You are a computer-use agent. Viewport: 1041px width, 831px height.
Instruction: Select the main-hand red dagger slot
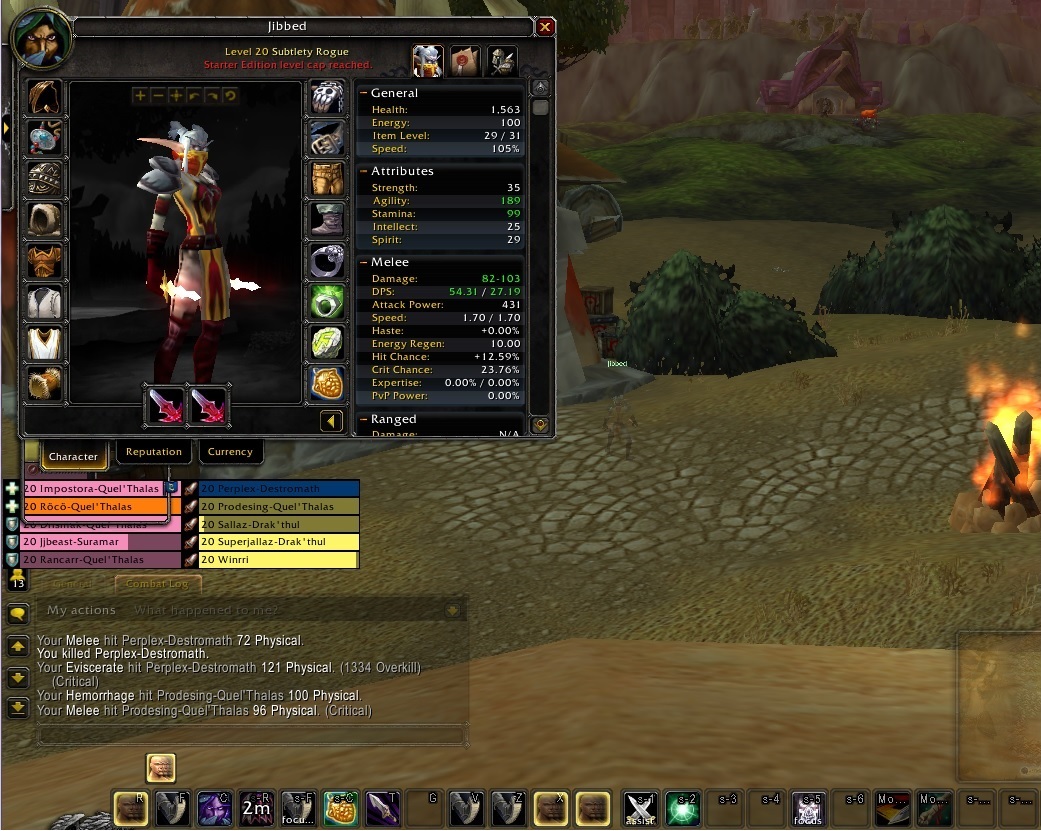tap(165, 405)
